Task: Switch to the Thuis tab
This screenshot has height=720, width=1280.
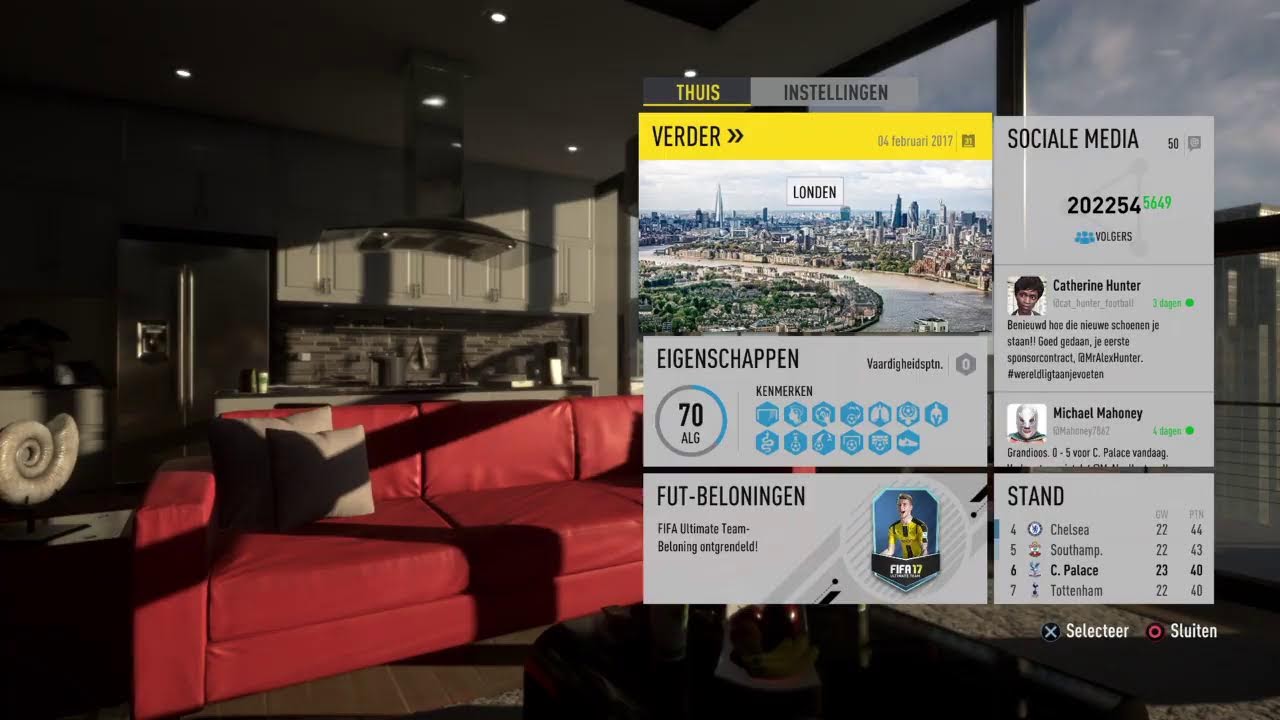Action: click(697, 92)
